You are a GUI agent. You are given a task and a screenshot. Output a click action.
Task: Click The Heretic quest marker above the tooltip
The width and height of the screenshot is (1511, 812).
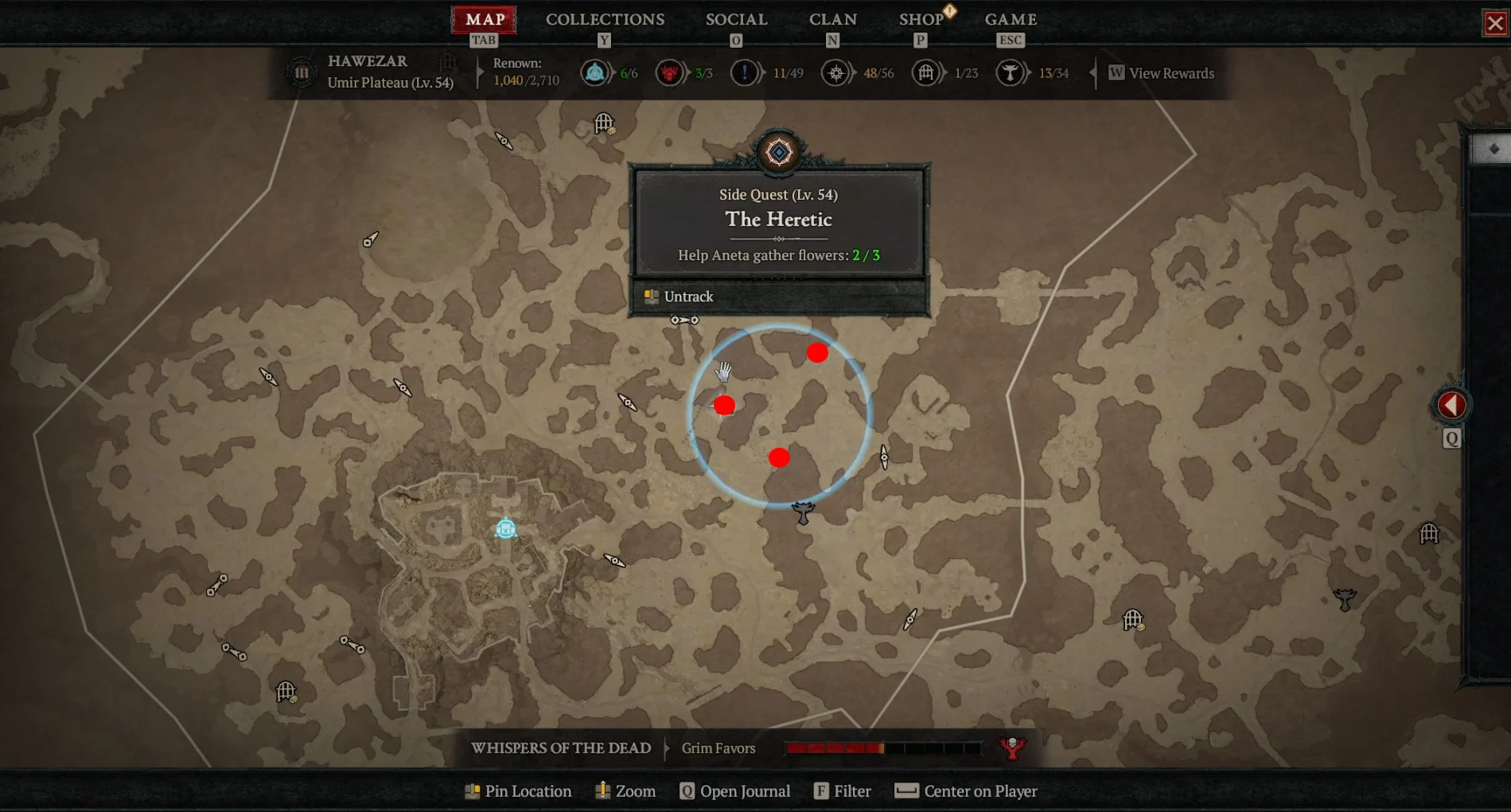[x=779, y=152]
